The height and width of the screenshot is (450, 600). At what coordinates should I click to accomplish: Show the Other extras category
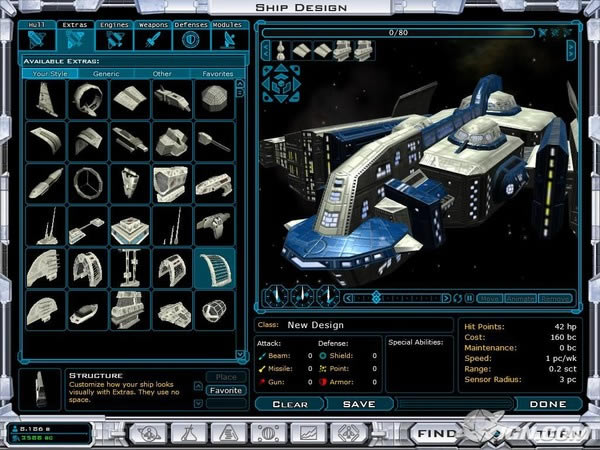point(162,73)
